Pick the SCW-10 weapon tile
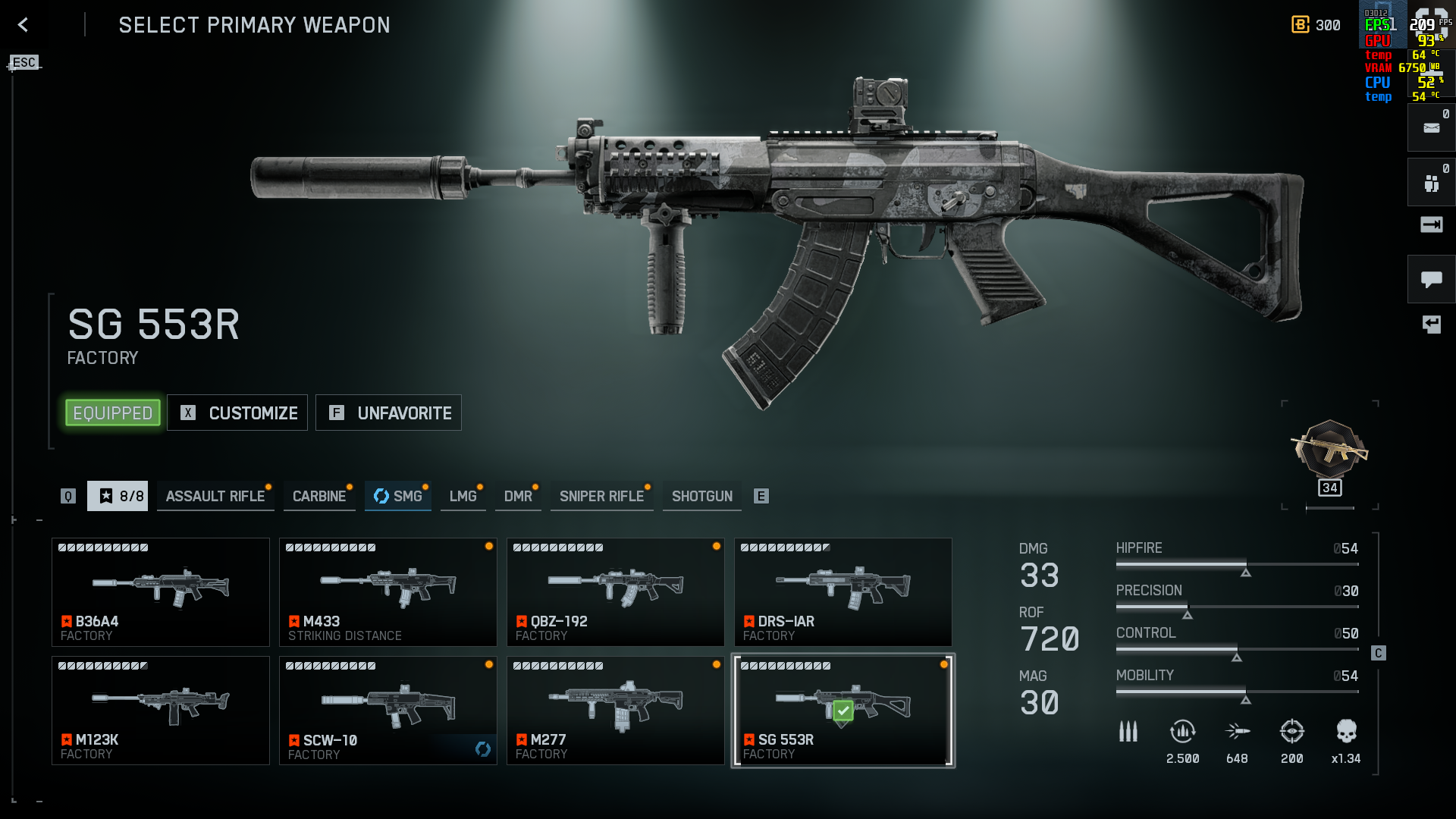The image size is (1456, 819). 388,711
